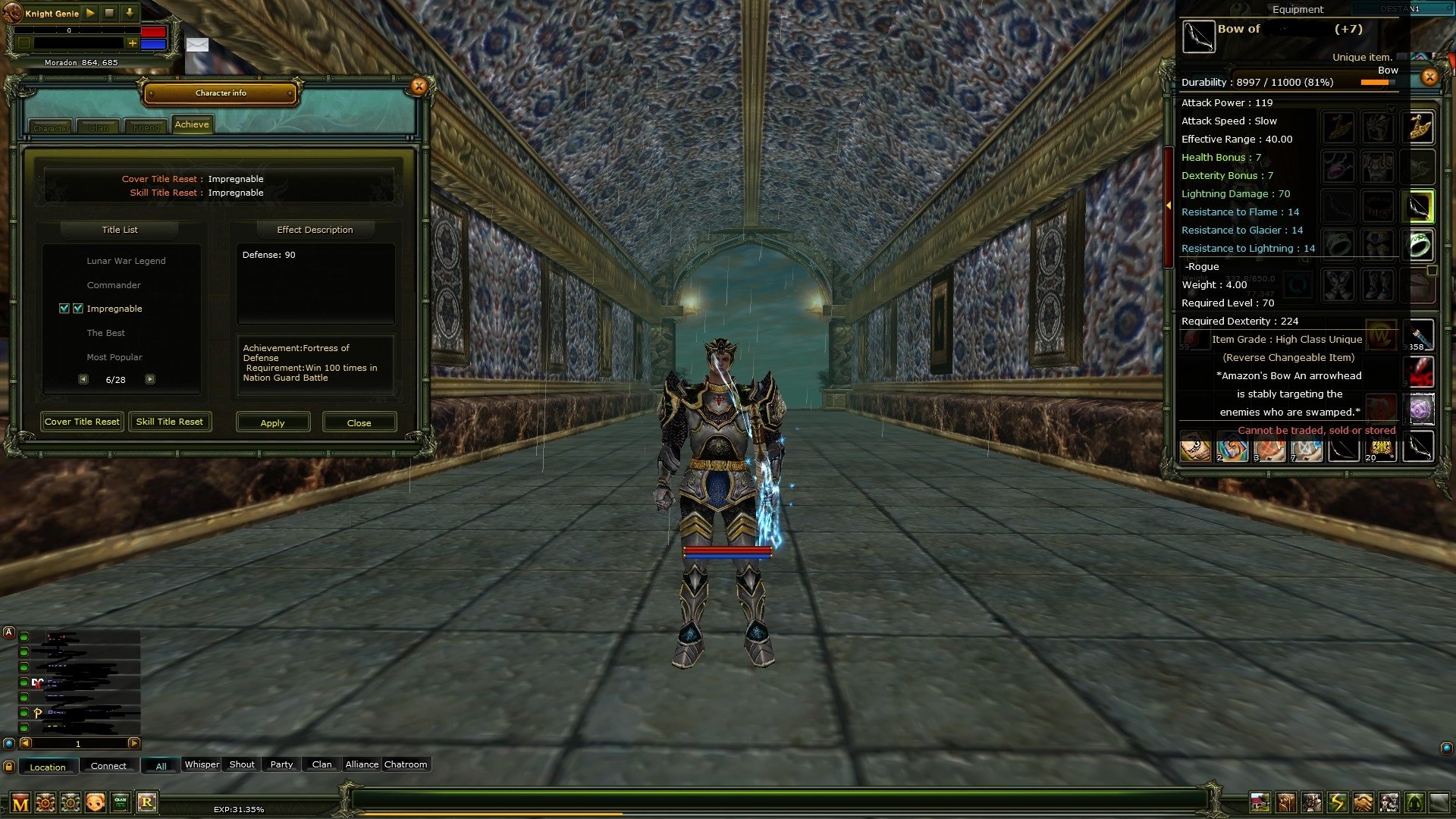Open the Moradon map with the M icon

coord(20,802)
